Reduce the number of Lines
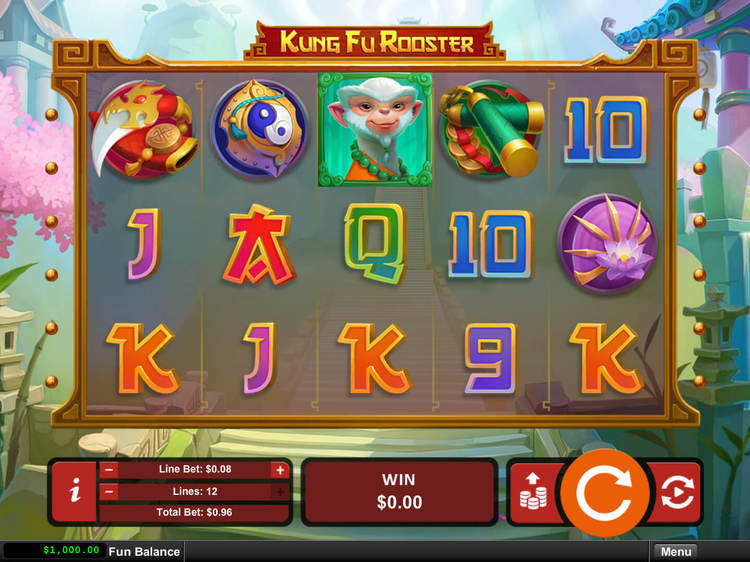 pyautogui.click(x=109, y=492)
